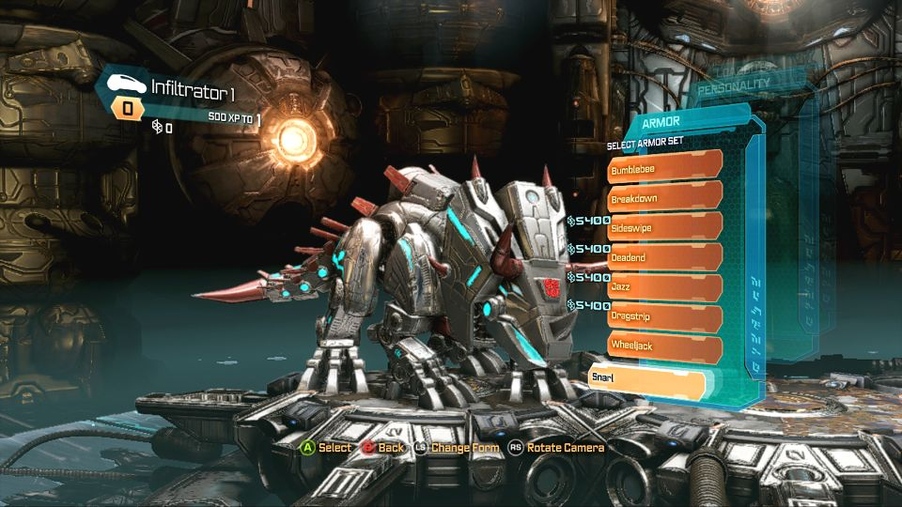The width and height of the screenshot is (902, 507).
Task: Choose the Jazz armor set
Action: tap(665, 287)
